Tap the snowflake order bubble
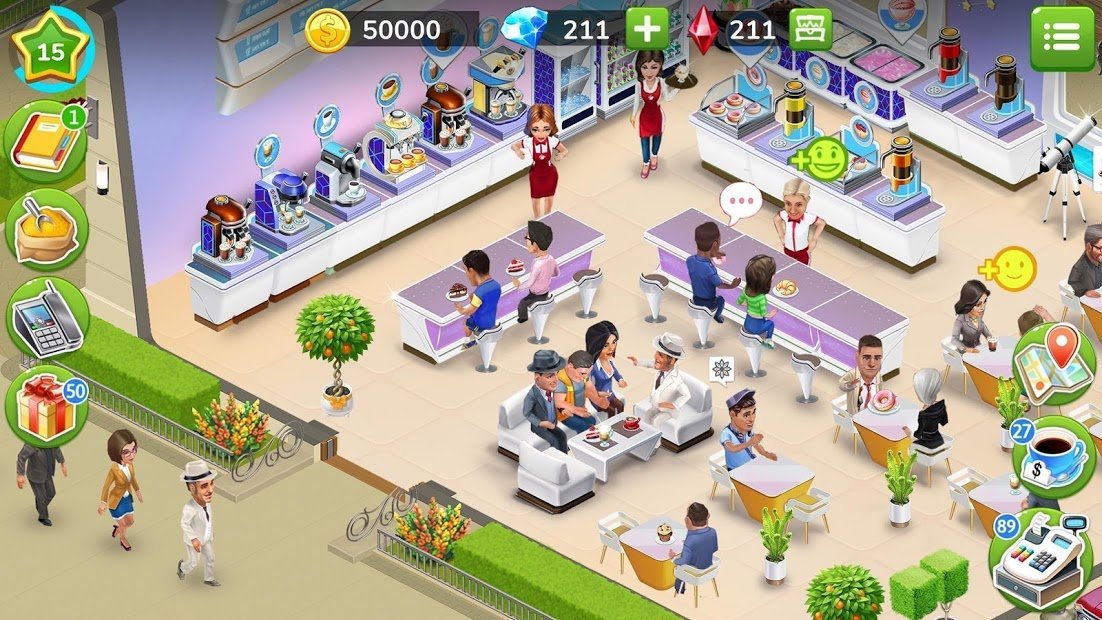The height and width of the screenshot is (620, 1102). [721, 370]
